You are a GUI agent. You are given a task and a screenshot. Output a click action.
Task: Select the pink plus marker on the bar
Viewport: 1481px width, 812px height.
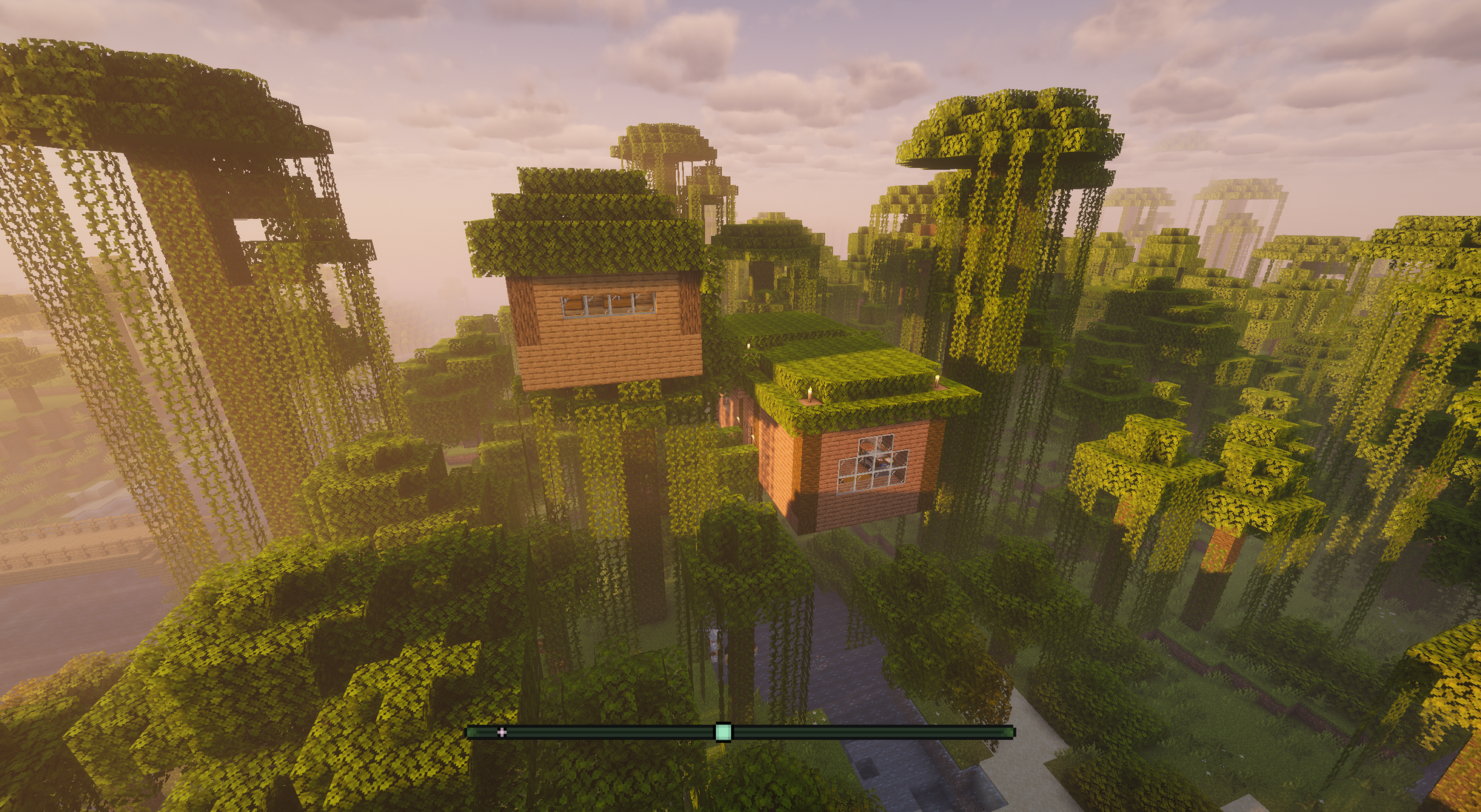pyautogui.click(x=502, y=732)
